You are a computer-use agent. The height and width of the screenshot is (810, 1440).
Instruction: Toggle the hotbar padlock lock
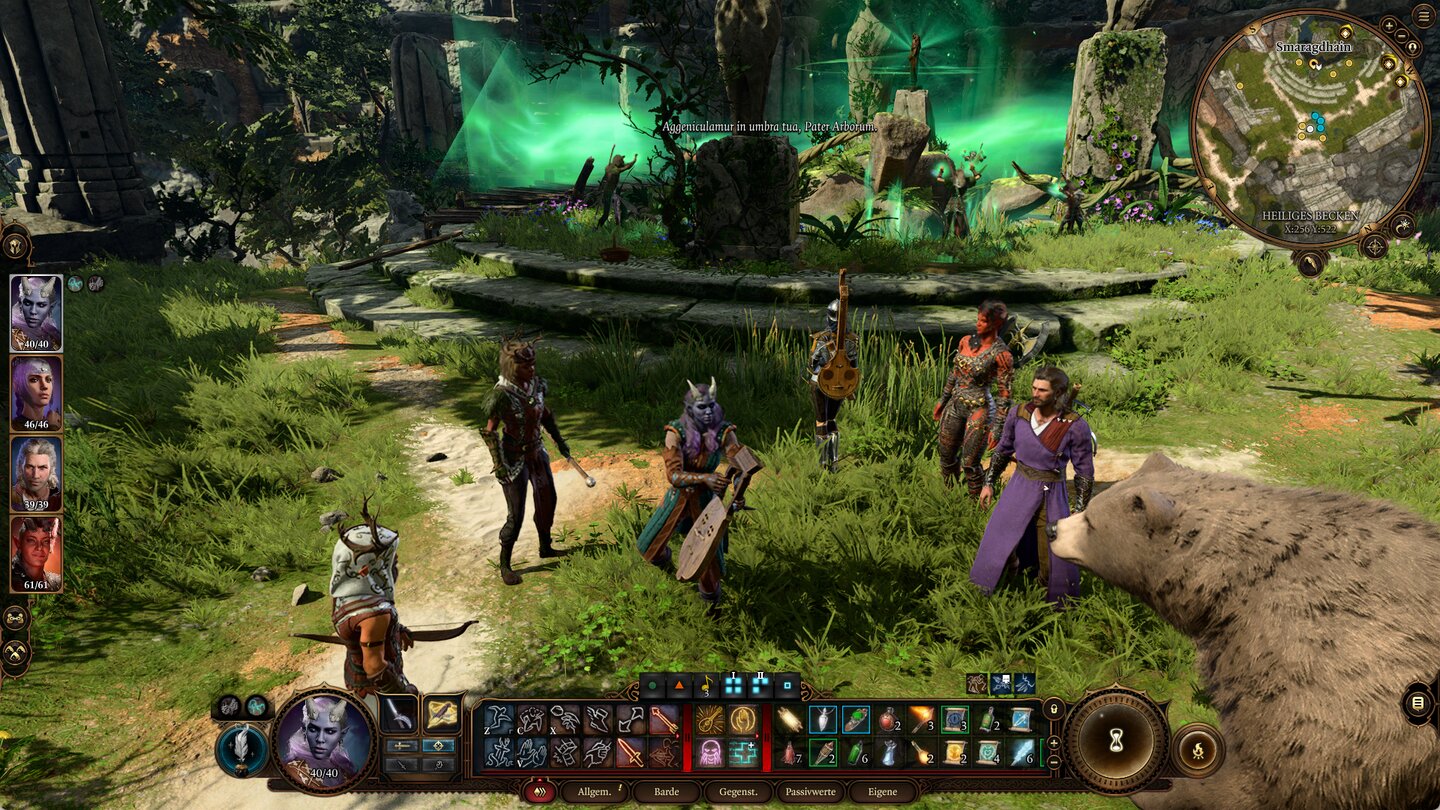click(1053, 707)
